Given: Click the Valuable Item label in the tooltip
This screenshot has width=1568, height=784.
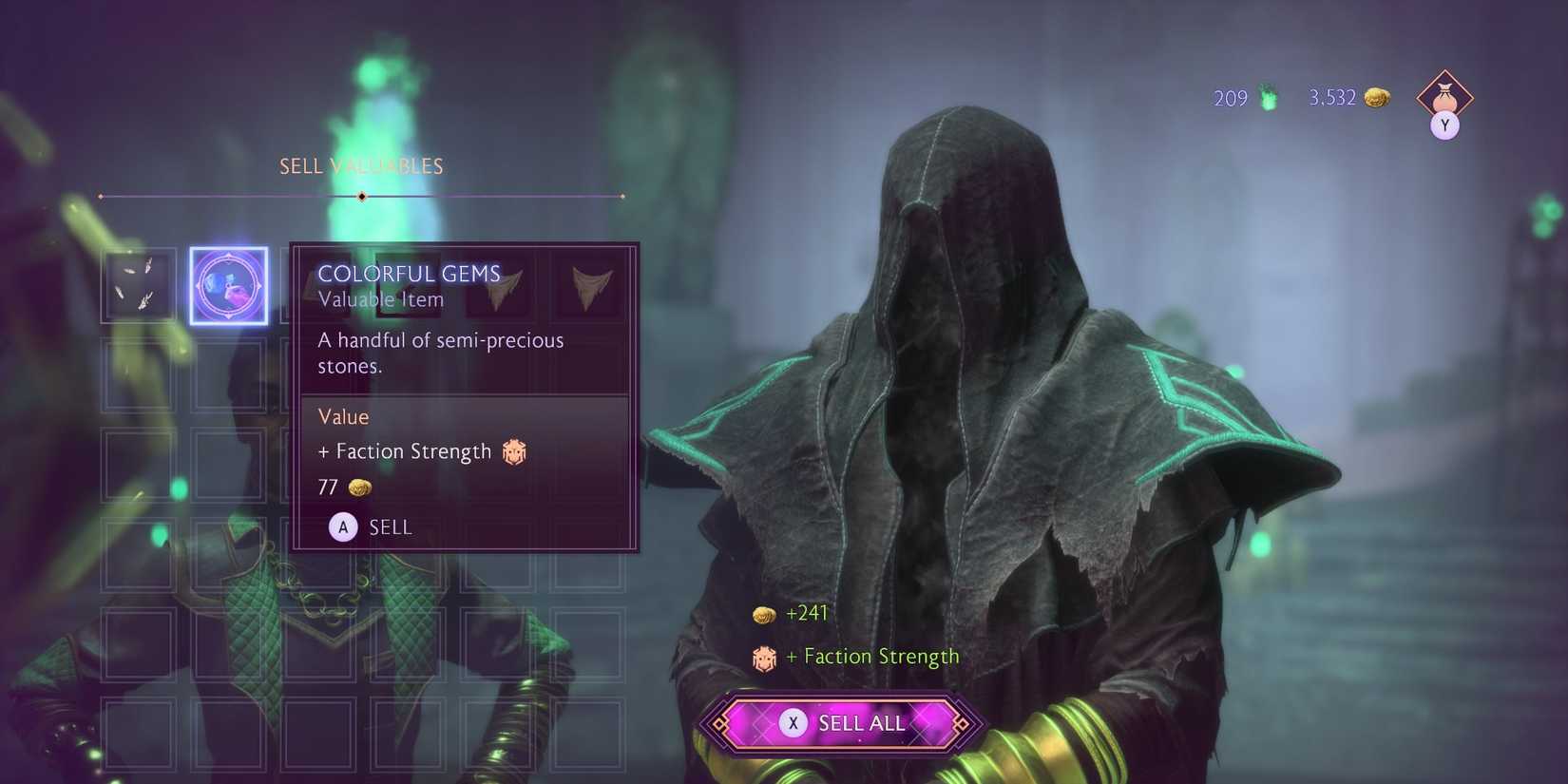Looking at the screenshot, I should [x=381, y=299].
